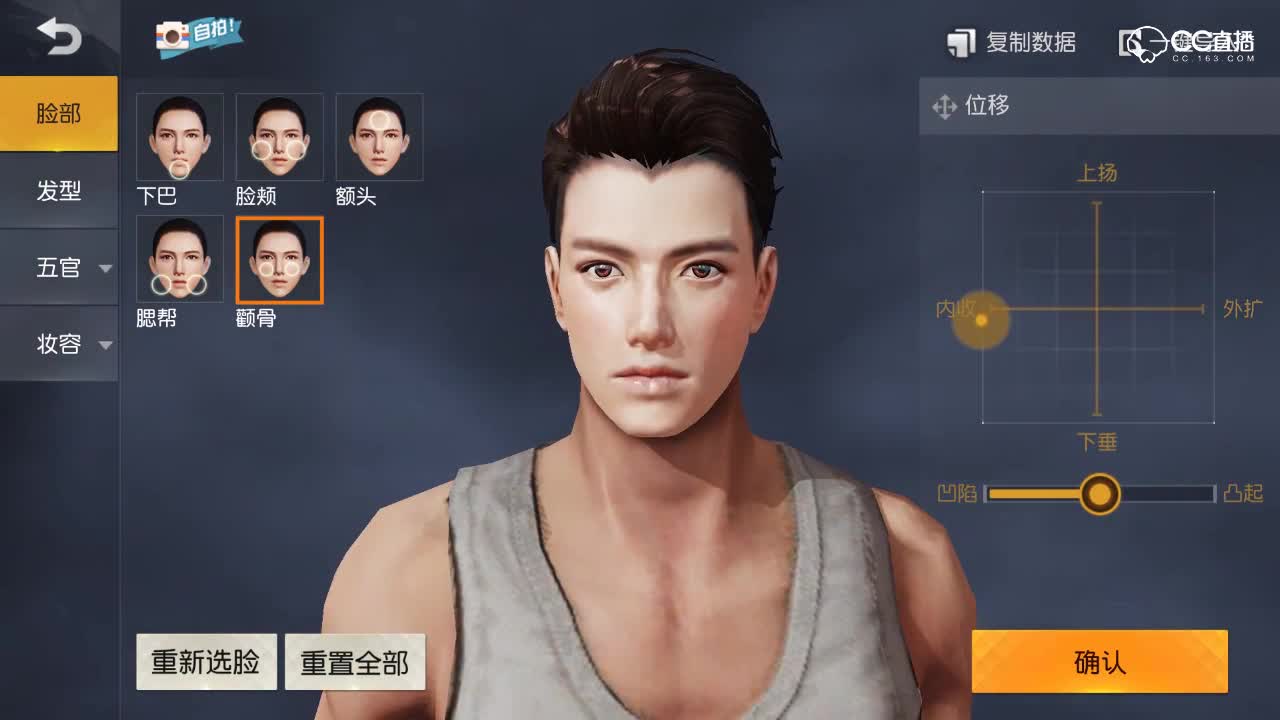Open the 发型 hairstyle tab
Screen dimensions: 1280x720
[x=58, y=190]
